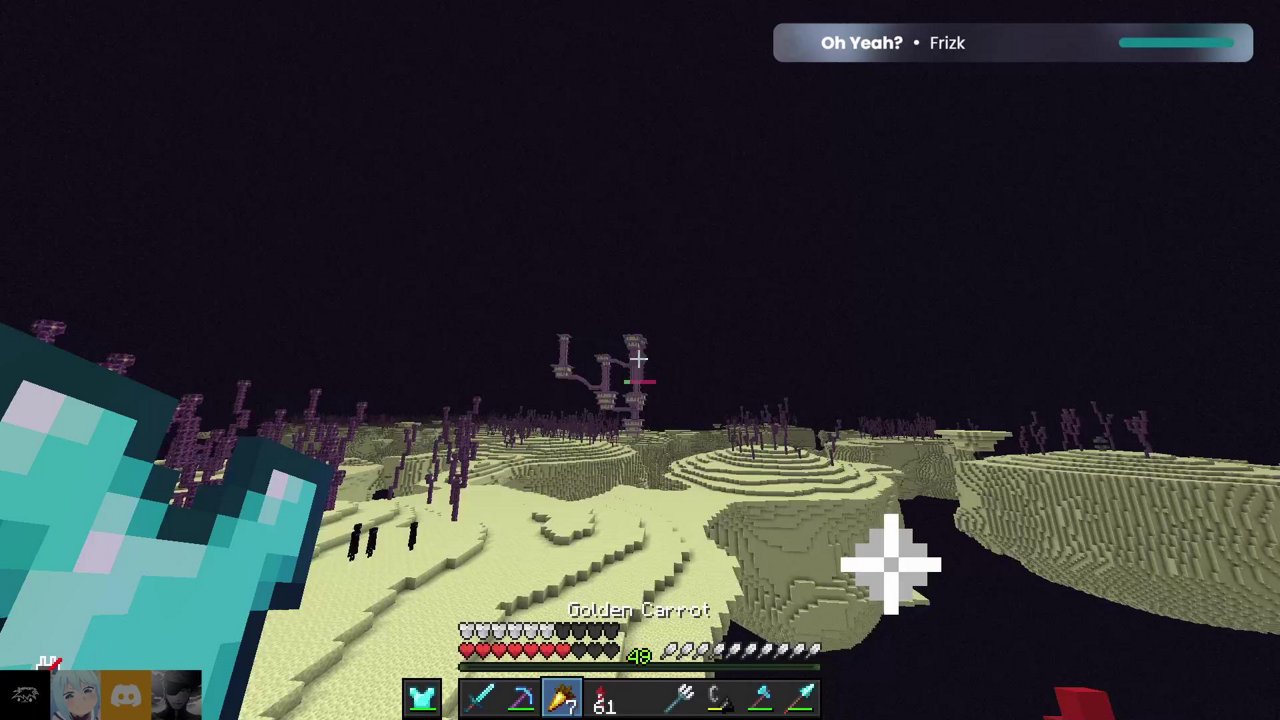Select the diamond sword hotbar slot
The height and width of the screenshot is (720, 1280).
480,697
